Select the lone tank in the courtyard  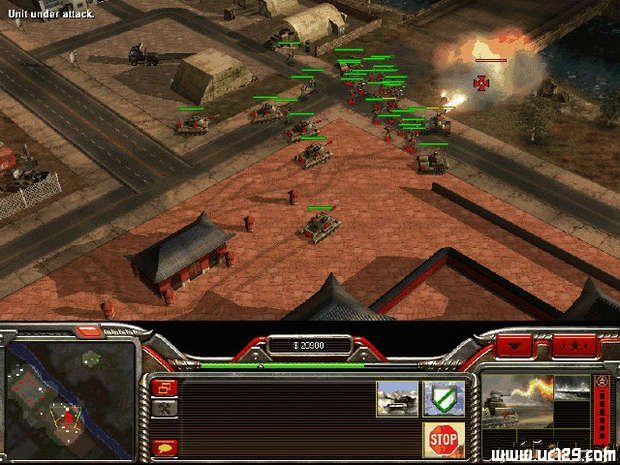coord(319,226)
